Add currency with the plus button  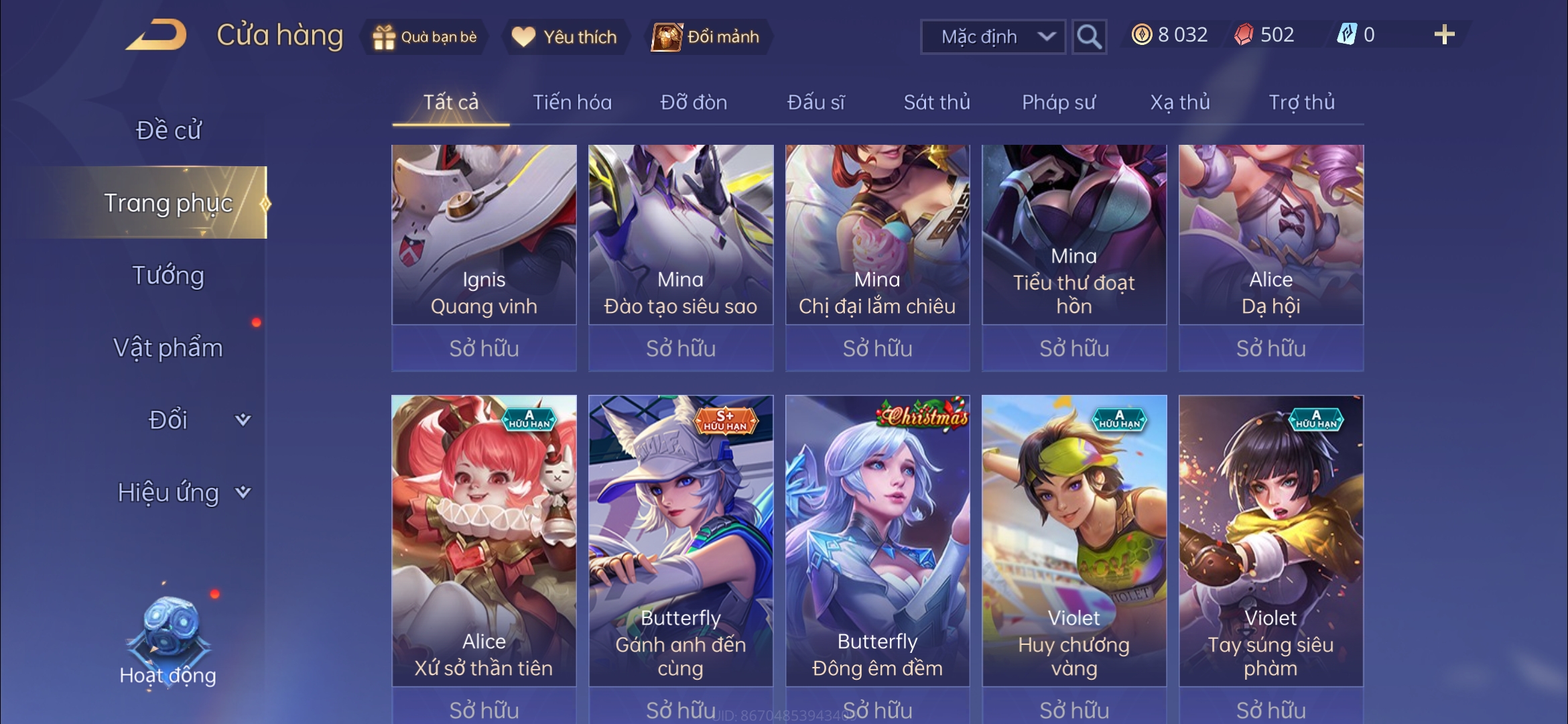pos(1444,35)
